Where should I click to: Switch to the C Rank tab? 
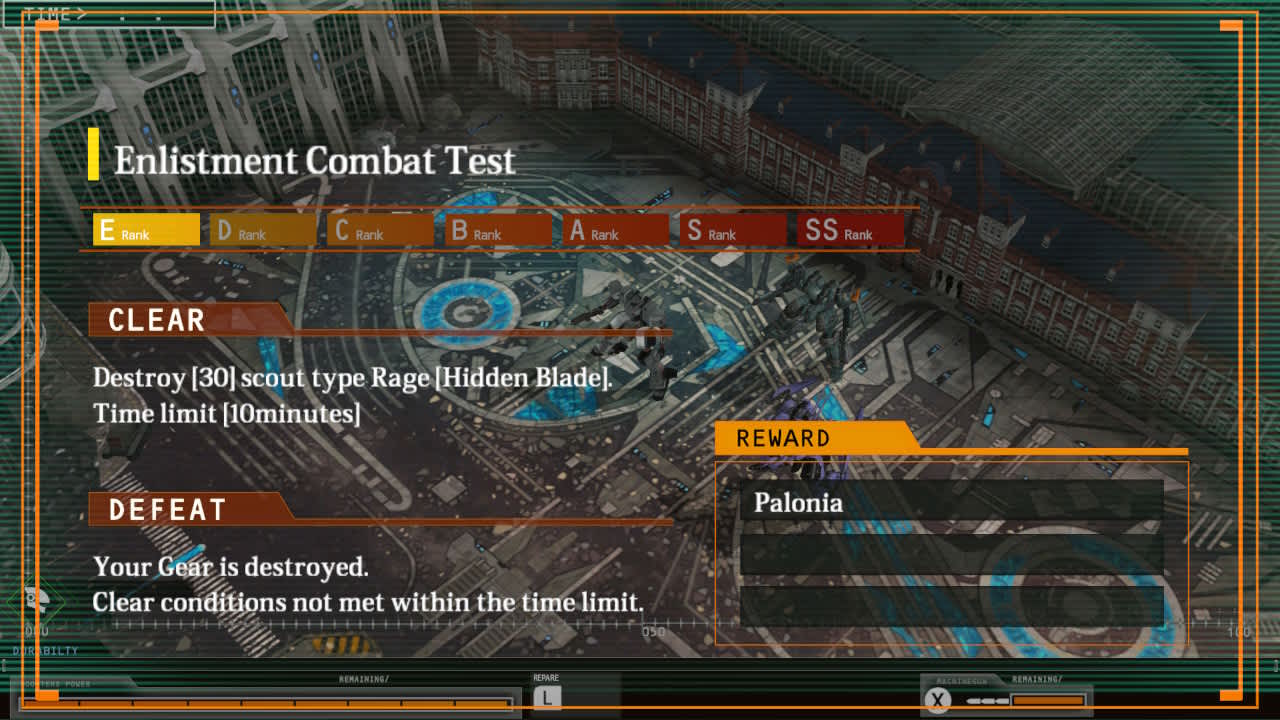[x=379, y=229]
